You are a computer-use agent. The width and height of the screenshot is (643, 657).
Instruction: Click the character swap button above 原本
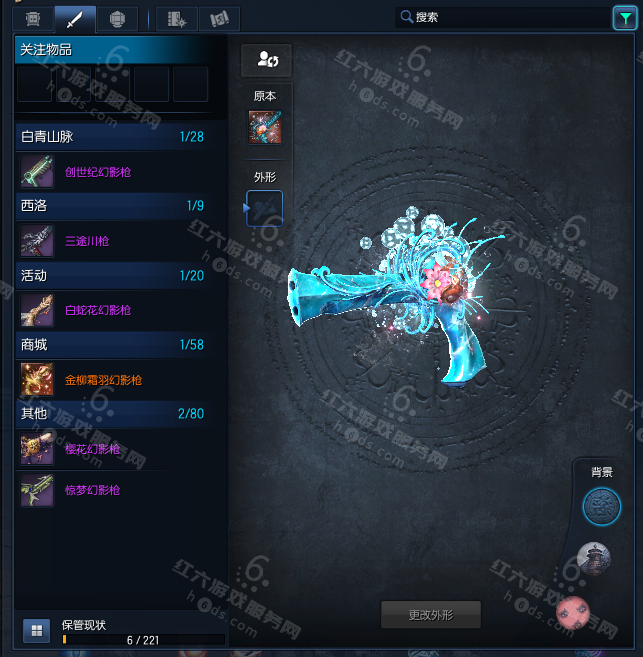[265, 60]
